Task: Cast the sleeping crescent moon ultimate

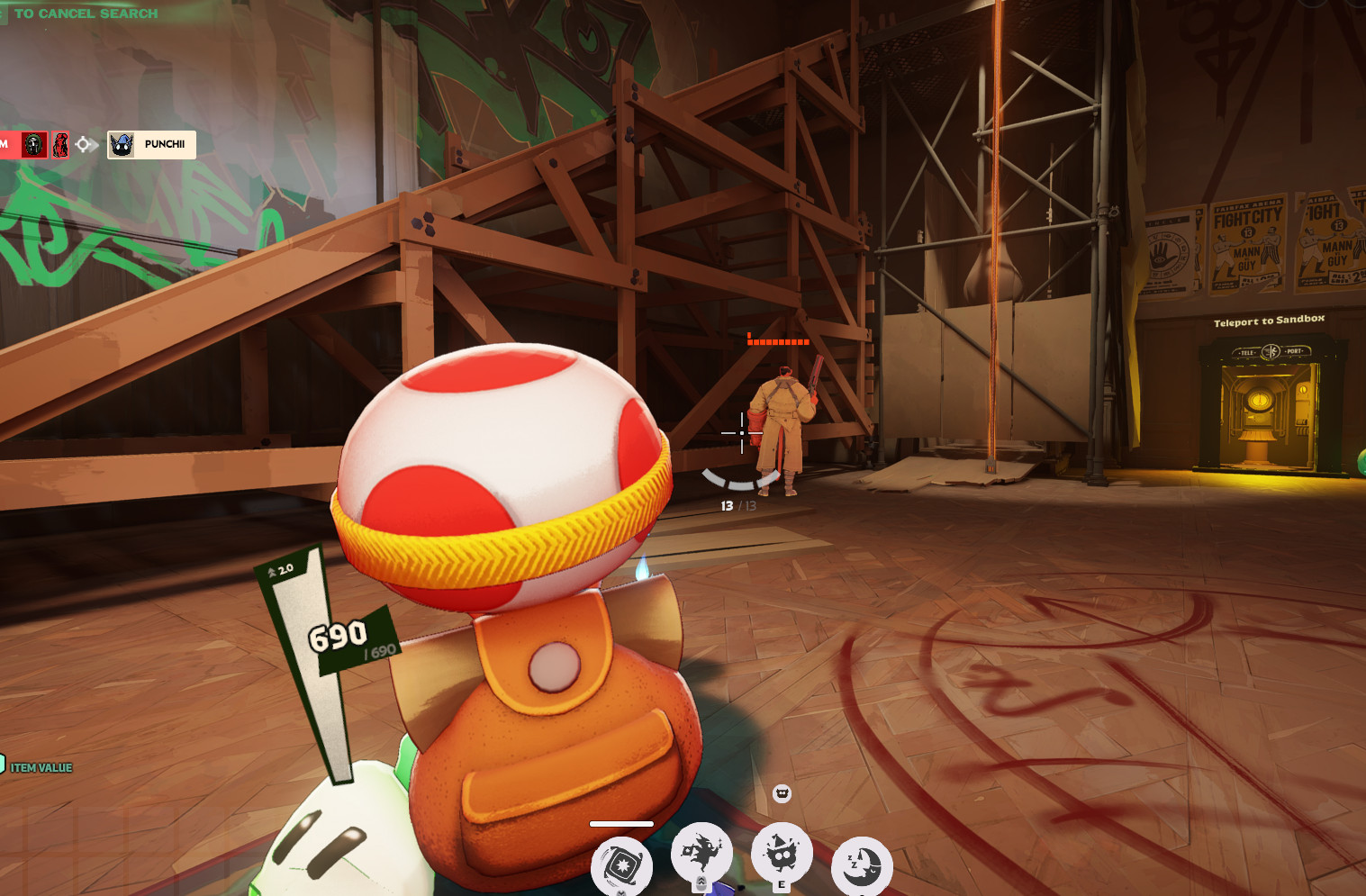Action: click(x=862, y=866)
